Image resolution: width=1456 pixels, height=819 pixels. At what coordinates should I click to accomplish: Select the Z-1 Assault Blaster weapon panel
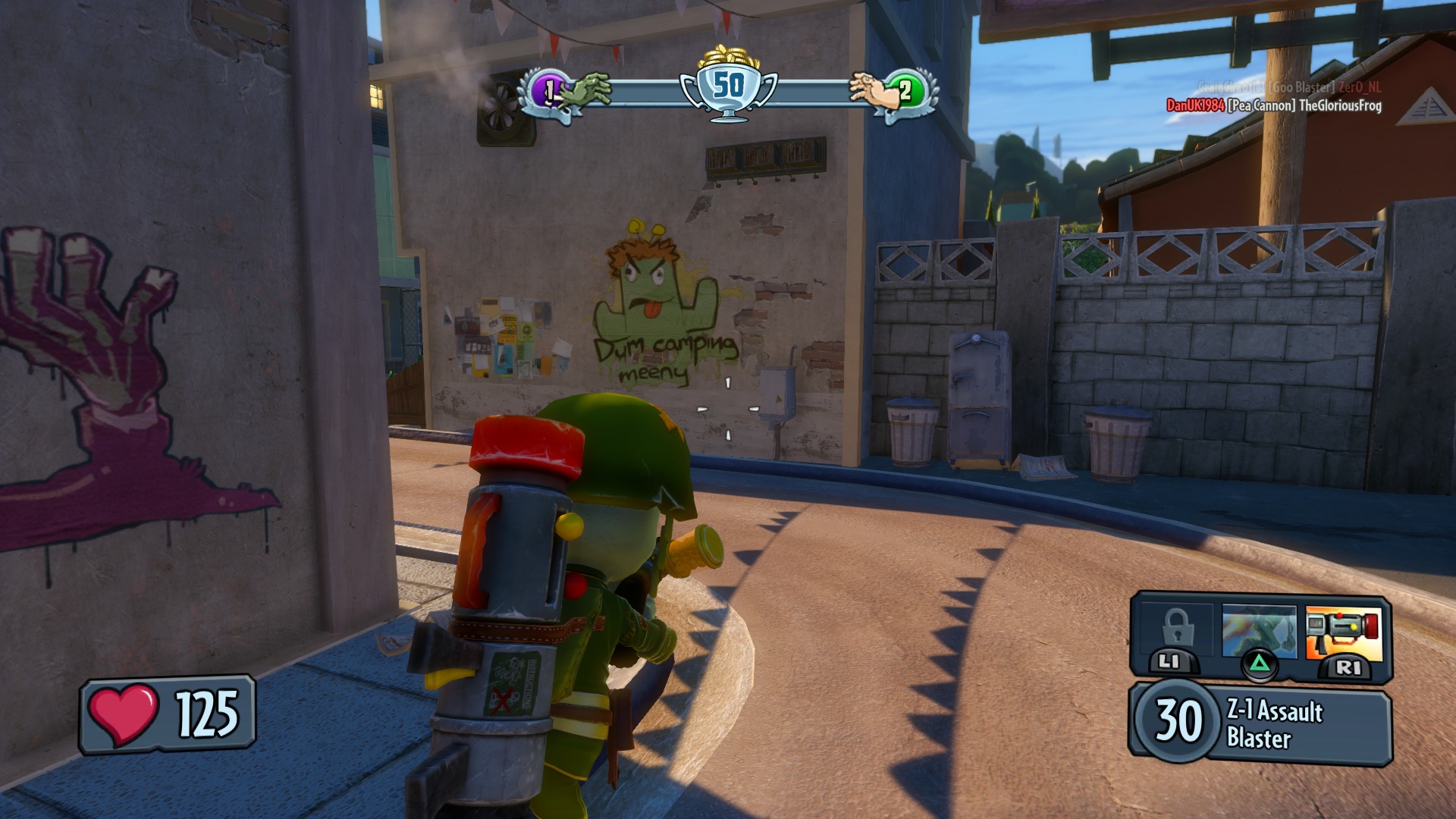pos(1260,723)
